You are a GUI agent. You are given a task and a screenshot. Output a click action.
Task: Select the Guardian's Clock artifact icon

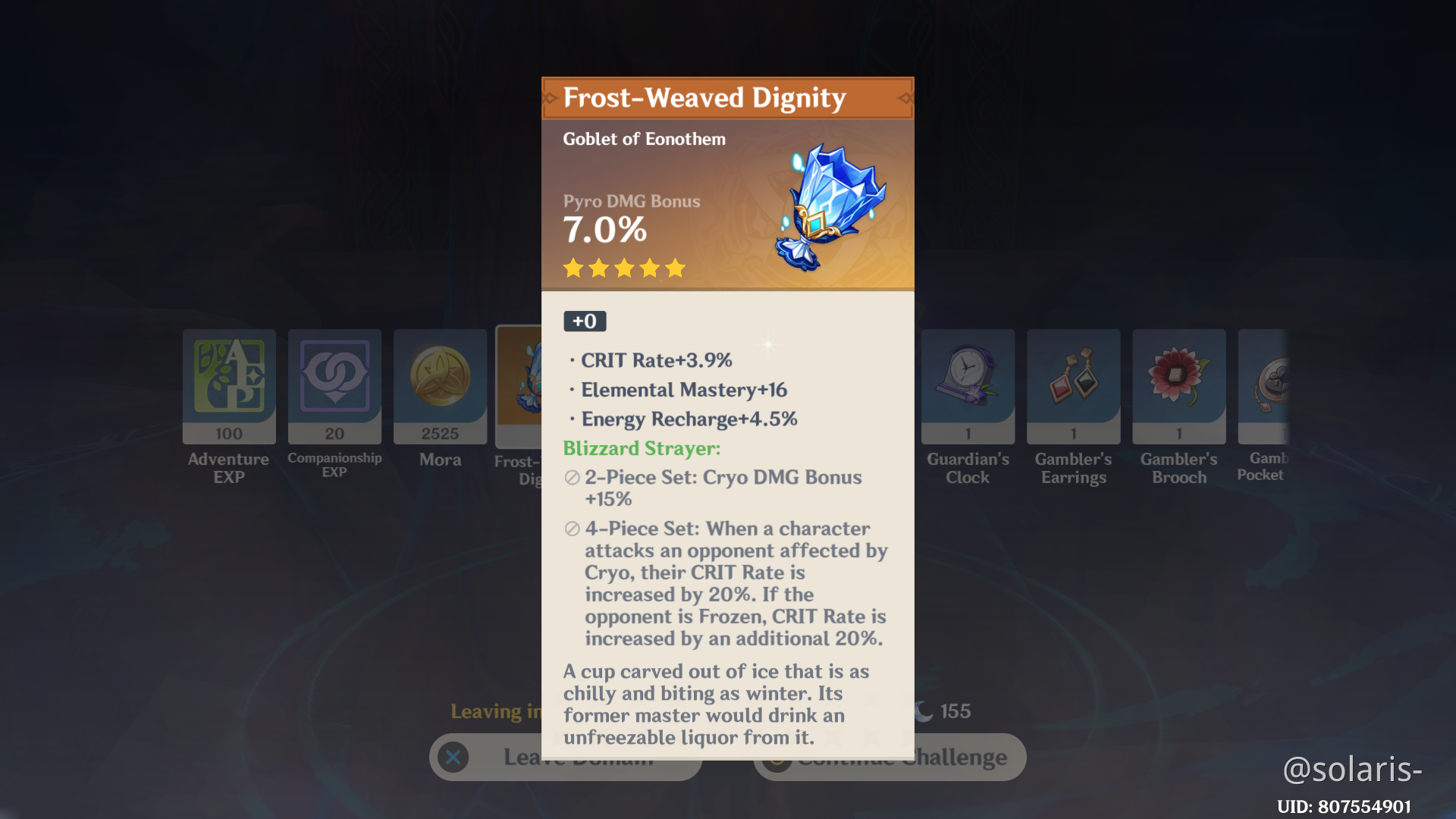coord(967,387)
